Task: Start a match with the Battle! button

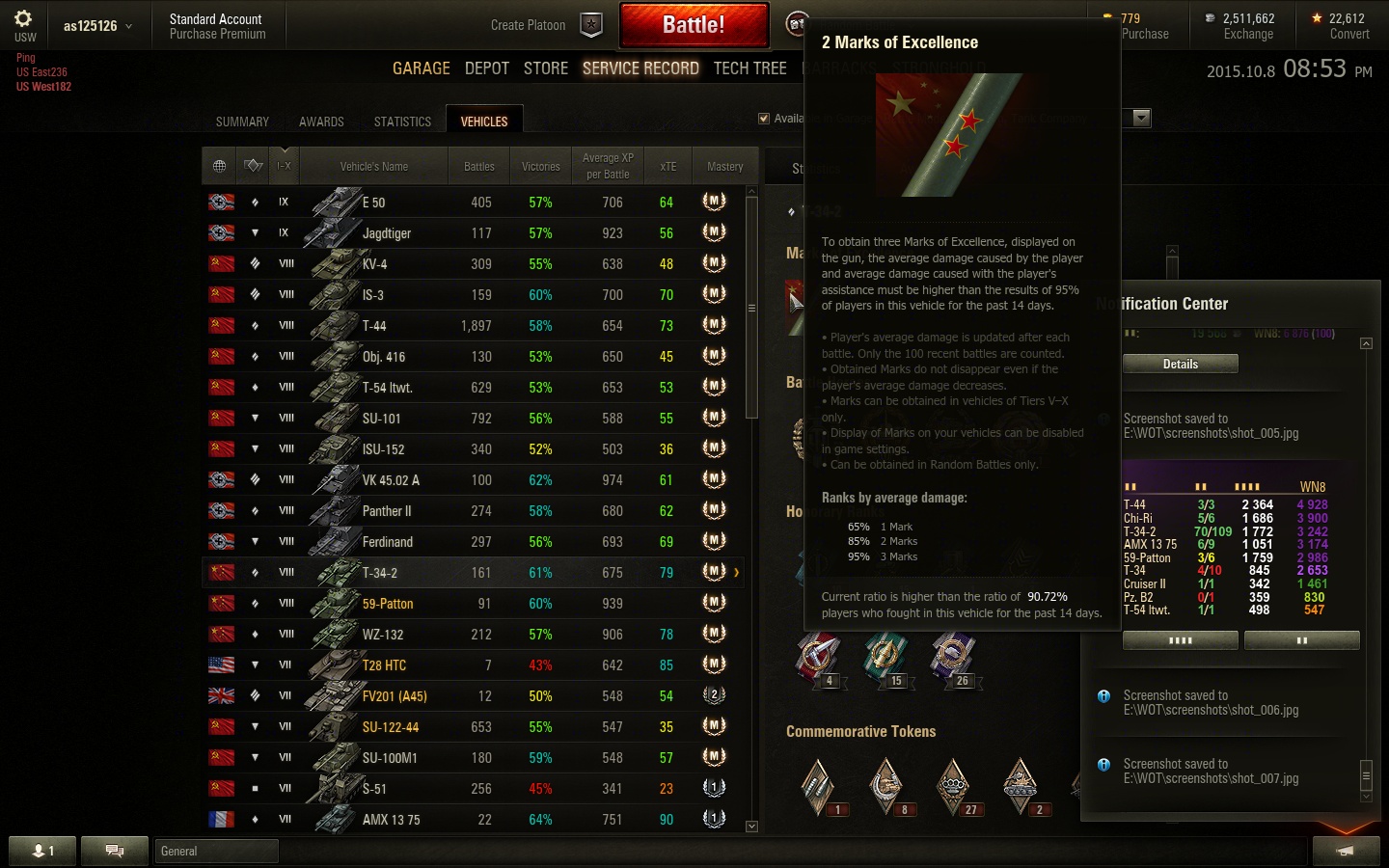Action: point(694,25)
